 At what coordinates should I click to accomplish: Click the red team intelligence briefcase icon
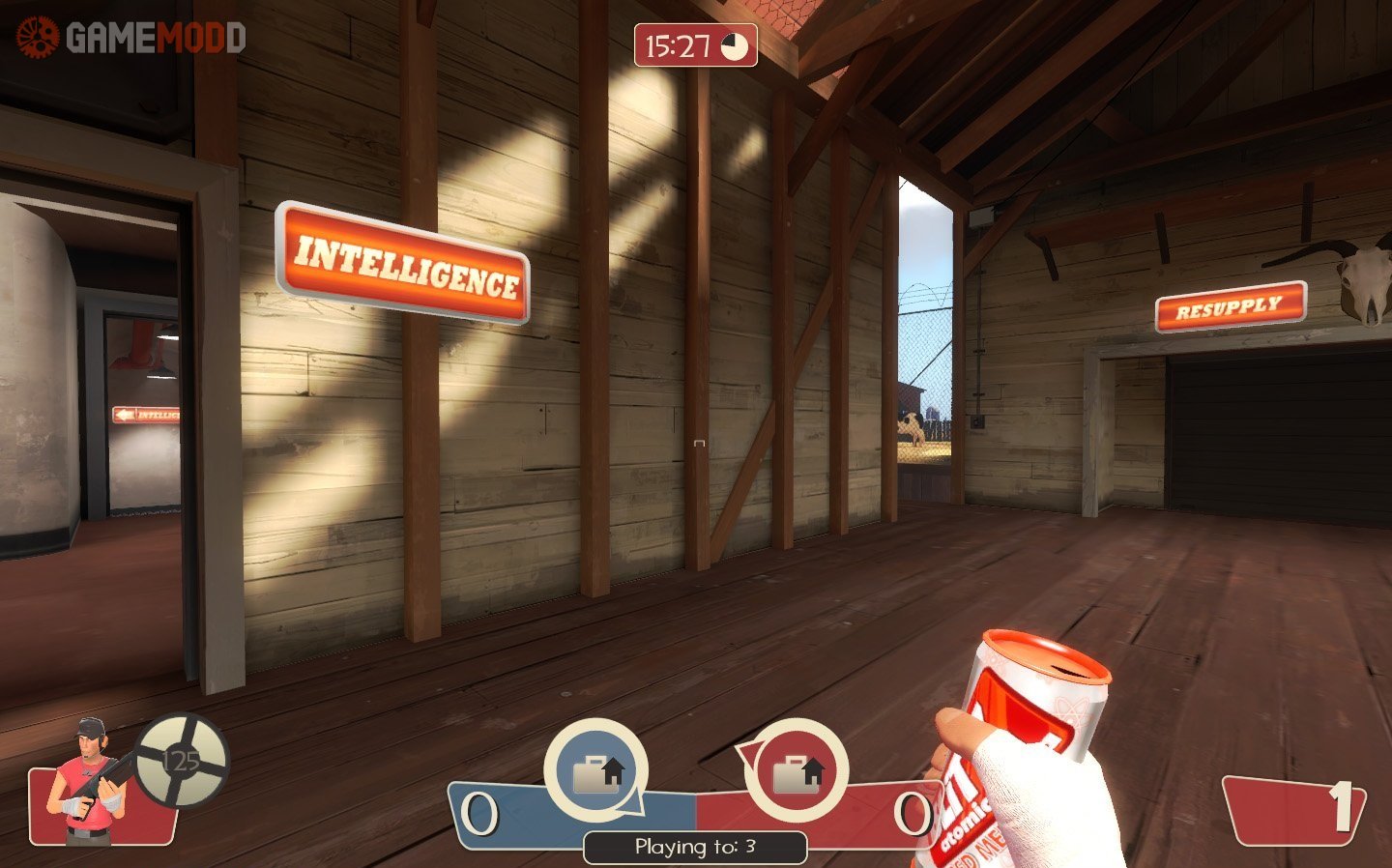click(x=797, y=771)
